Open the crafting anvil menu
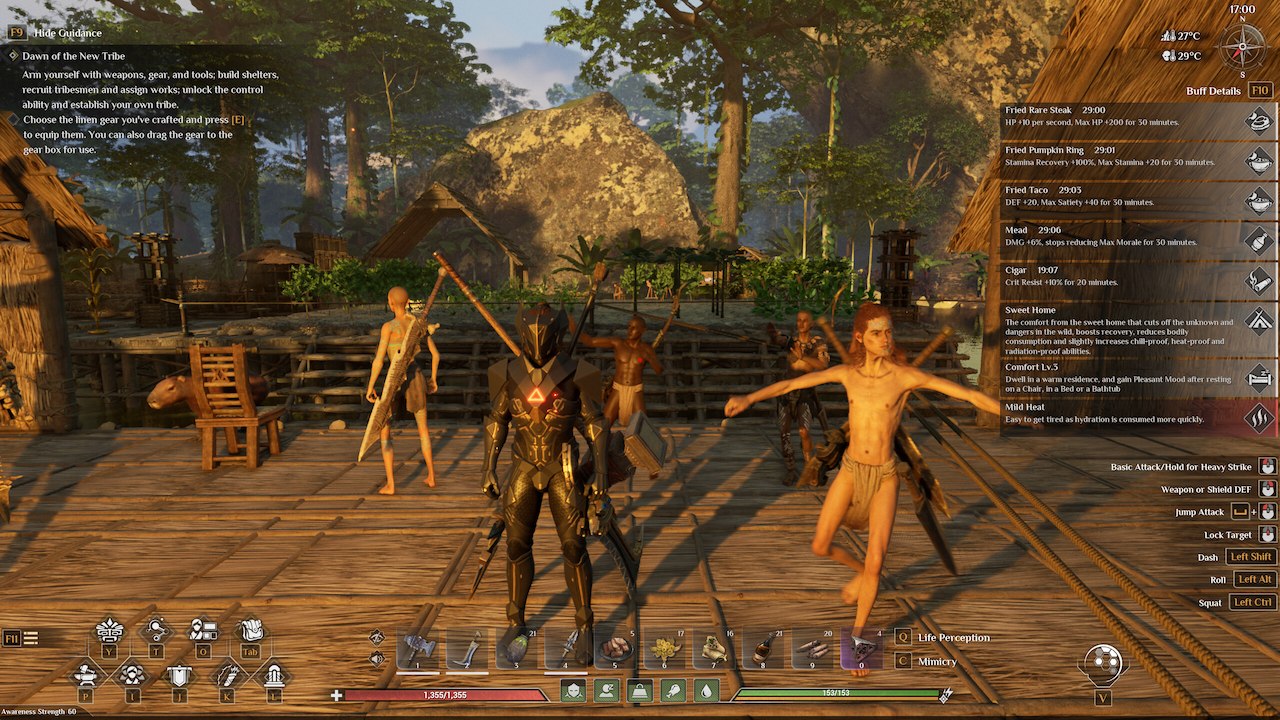Screen dimensions: 1280x720 click(x=85, y=678)
